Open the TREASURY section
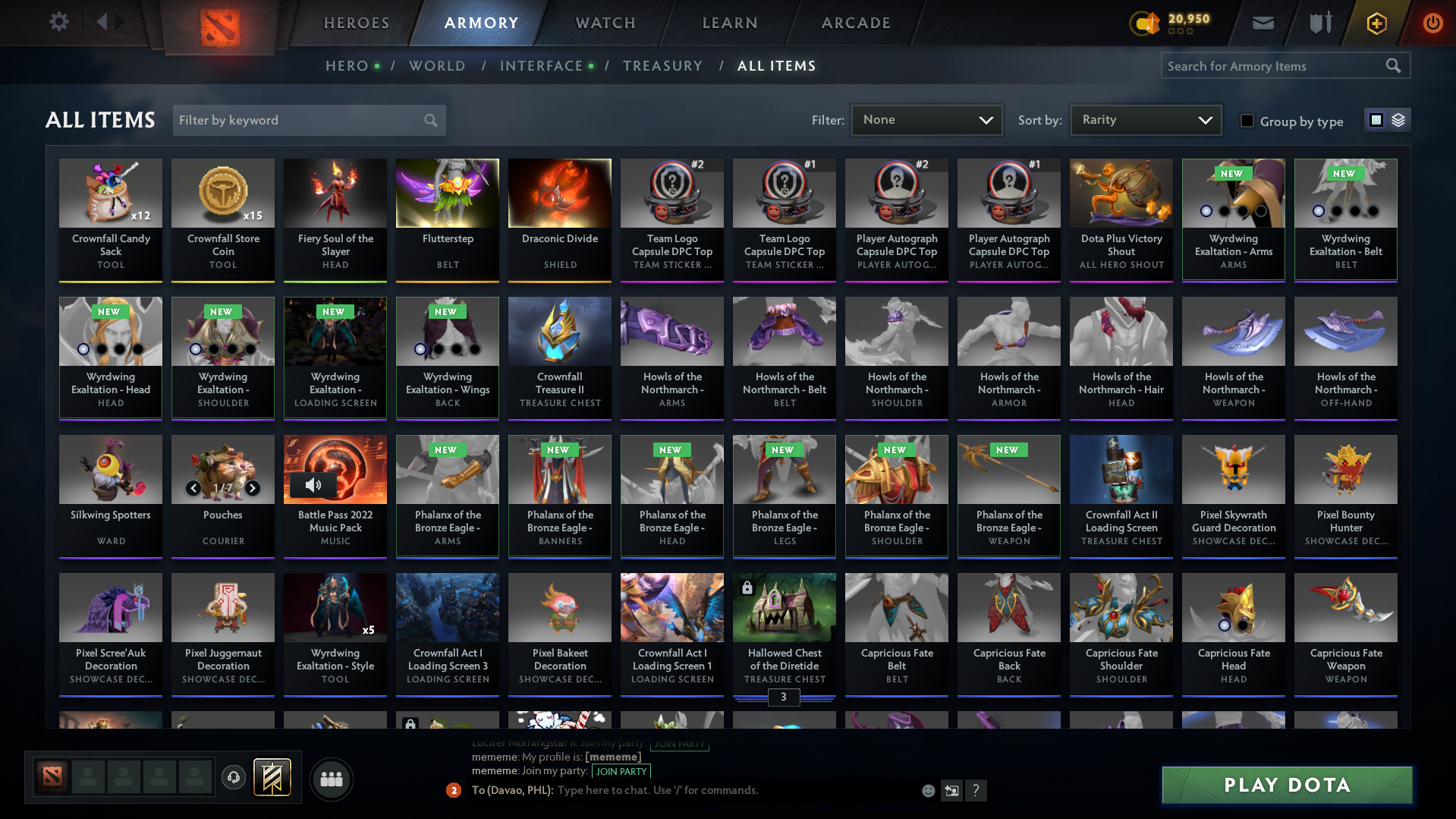This screenshot has width=1456, height=819. click(x=662, y=66)
